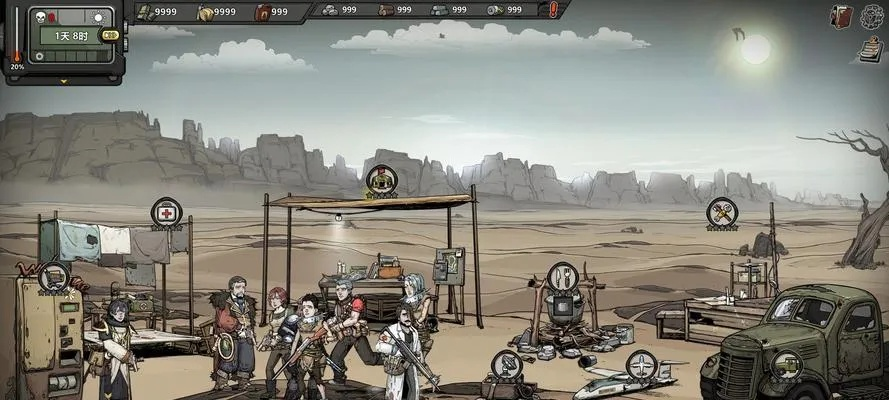Open the medical red cross station

(x=166, y=212)
